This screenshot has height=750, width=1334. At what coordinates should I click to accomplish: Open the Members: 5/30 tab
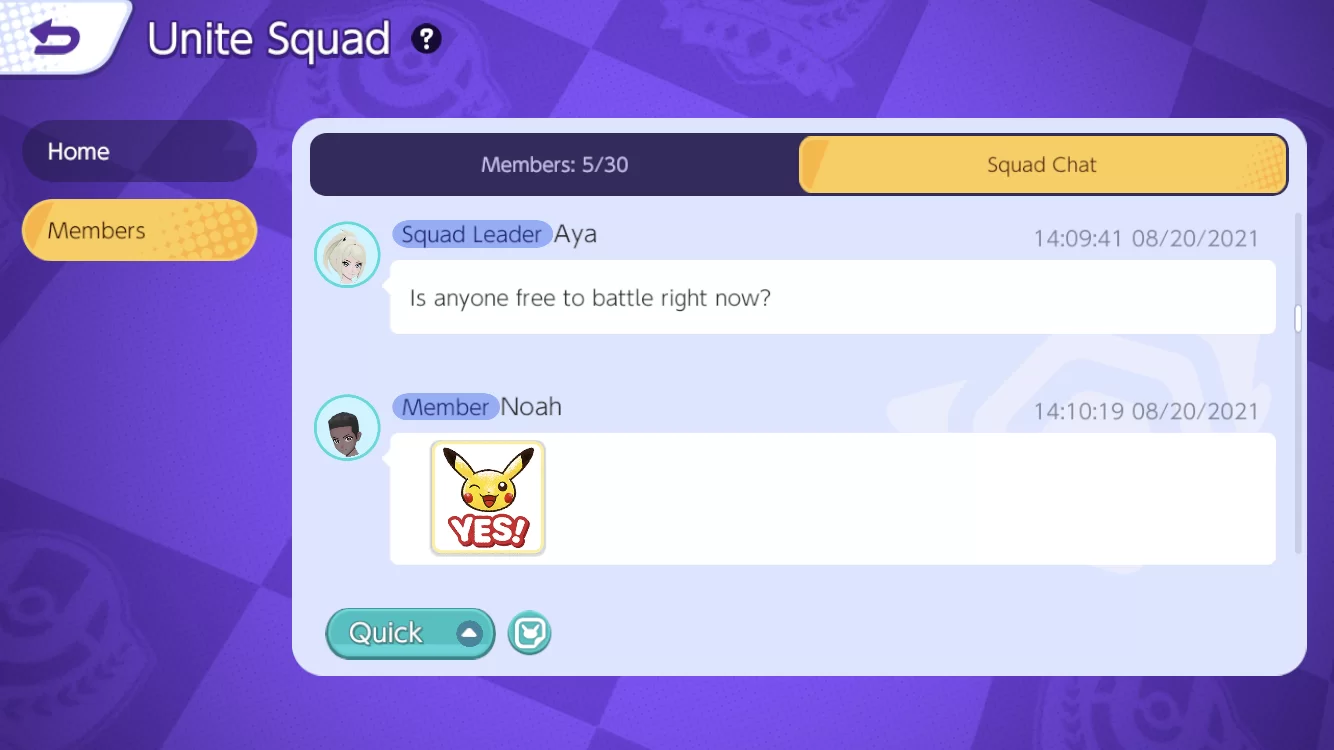(555, 164)
